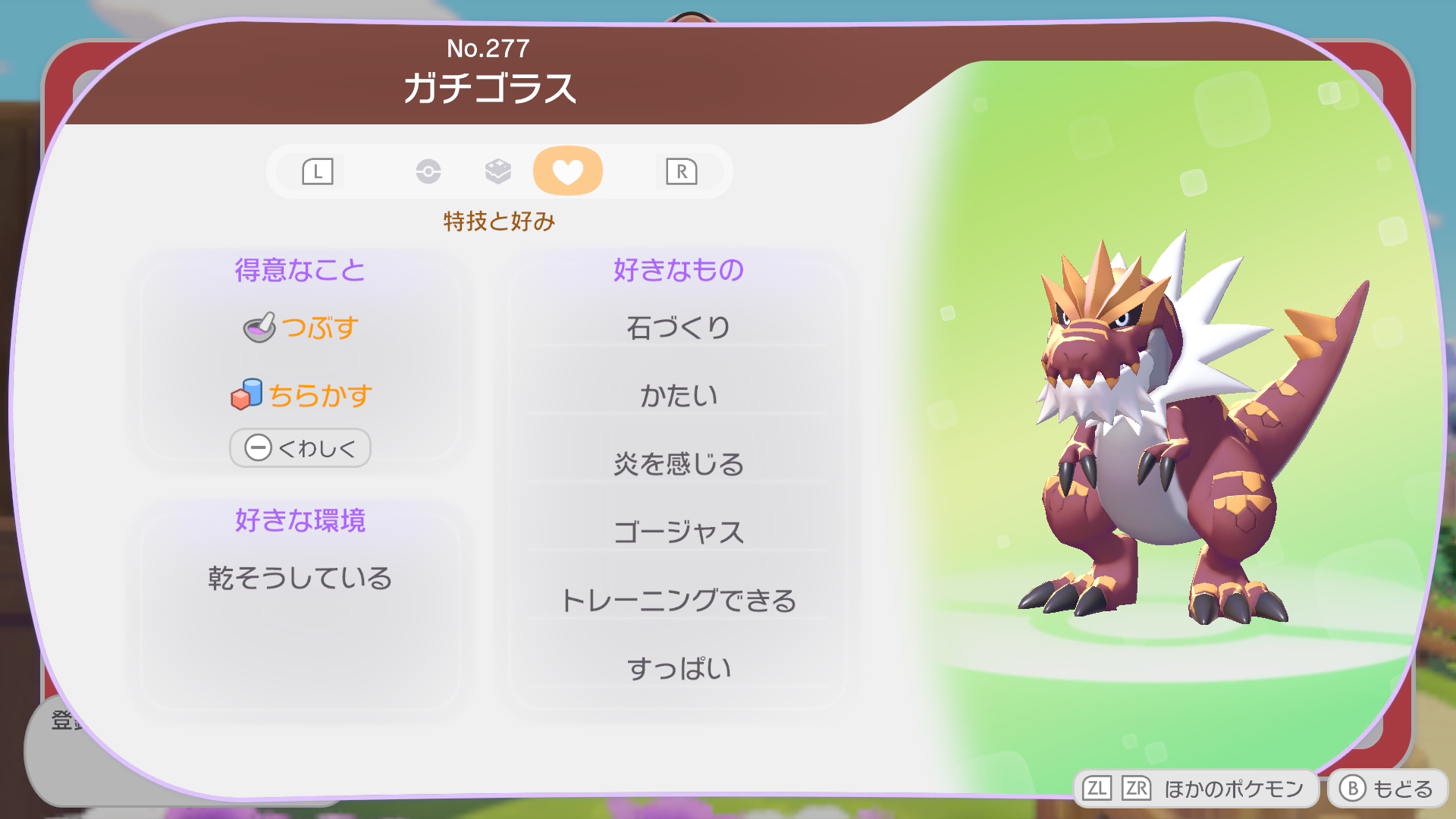Image resolution: width=1456 pixels, height=819 pixels.
Task: Select the トレーニングできる favorite row
Action: [679, 600]
